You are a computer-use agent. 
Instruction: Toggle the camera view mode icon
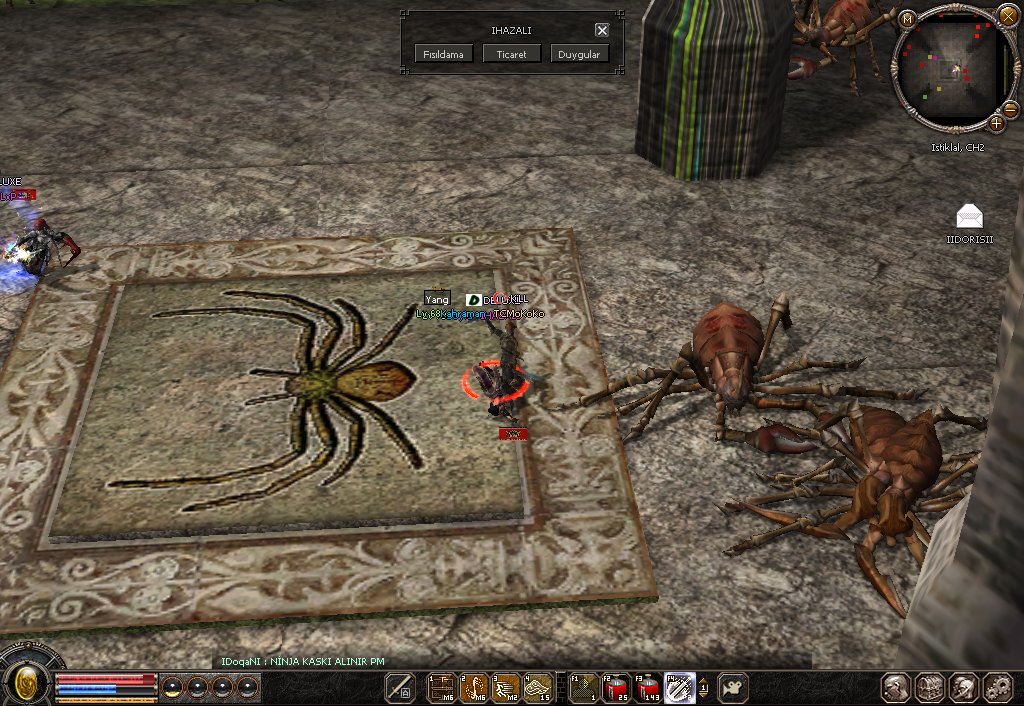pos(733,687)
